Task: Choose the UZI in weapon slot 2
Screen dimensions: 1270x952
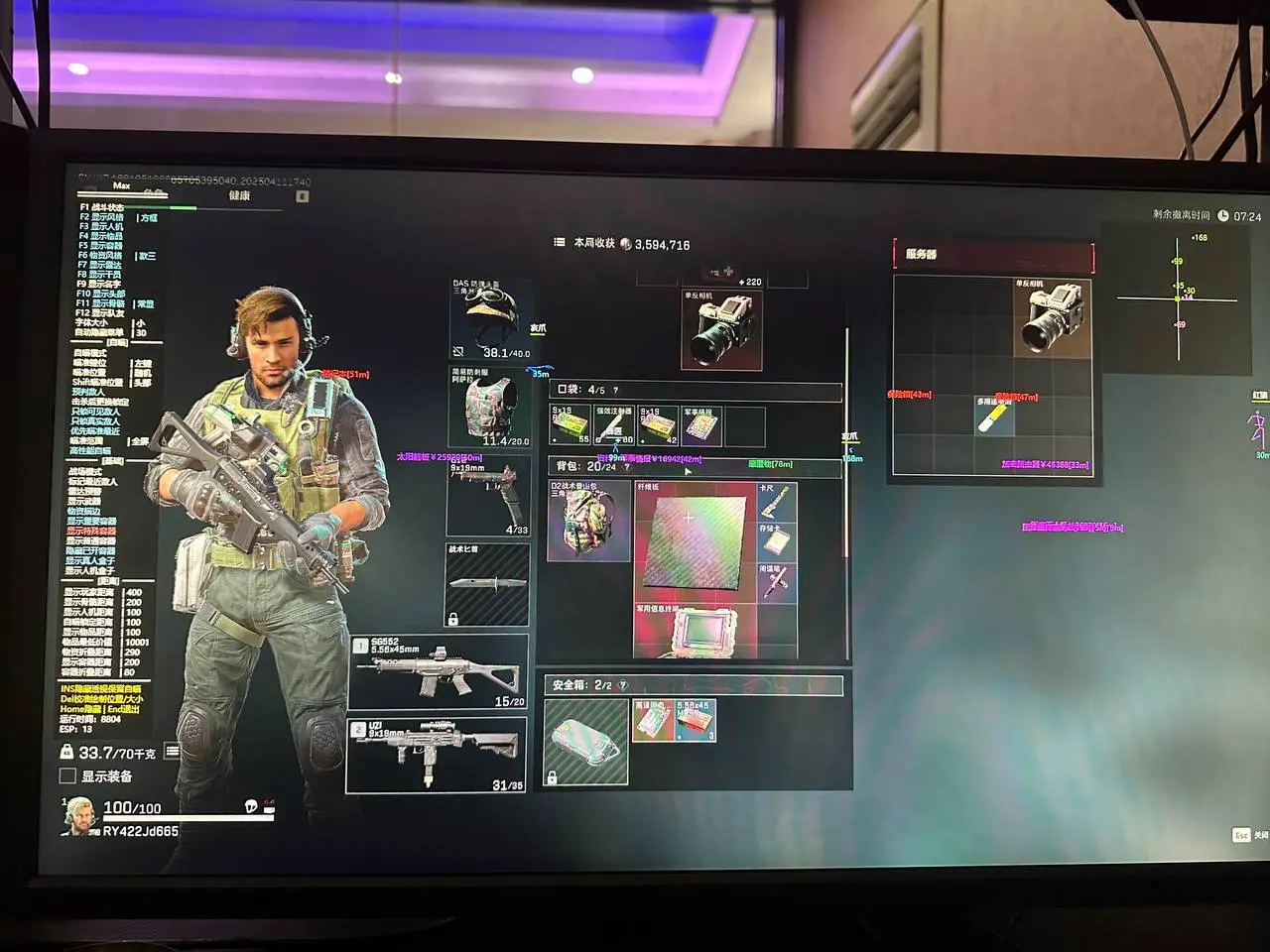Action: (x=436, y=757)
